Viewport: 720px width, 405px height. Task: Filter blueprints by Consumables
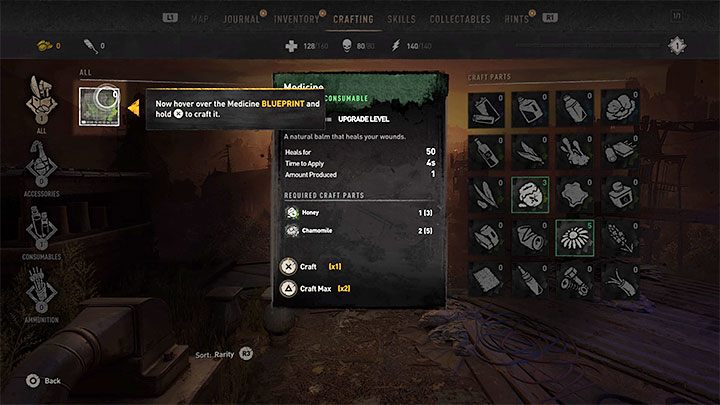(40, 233)
